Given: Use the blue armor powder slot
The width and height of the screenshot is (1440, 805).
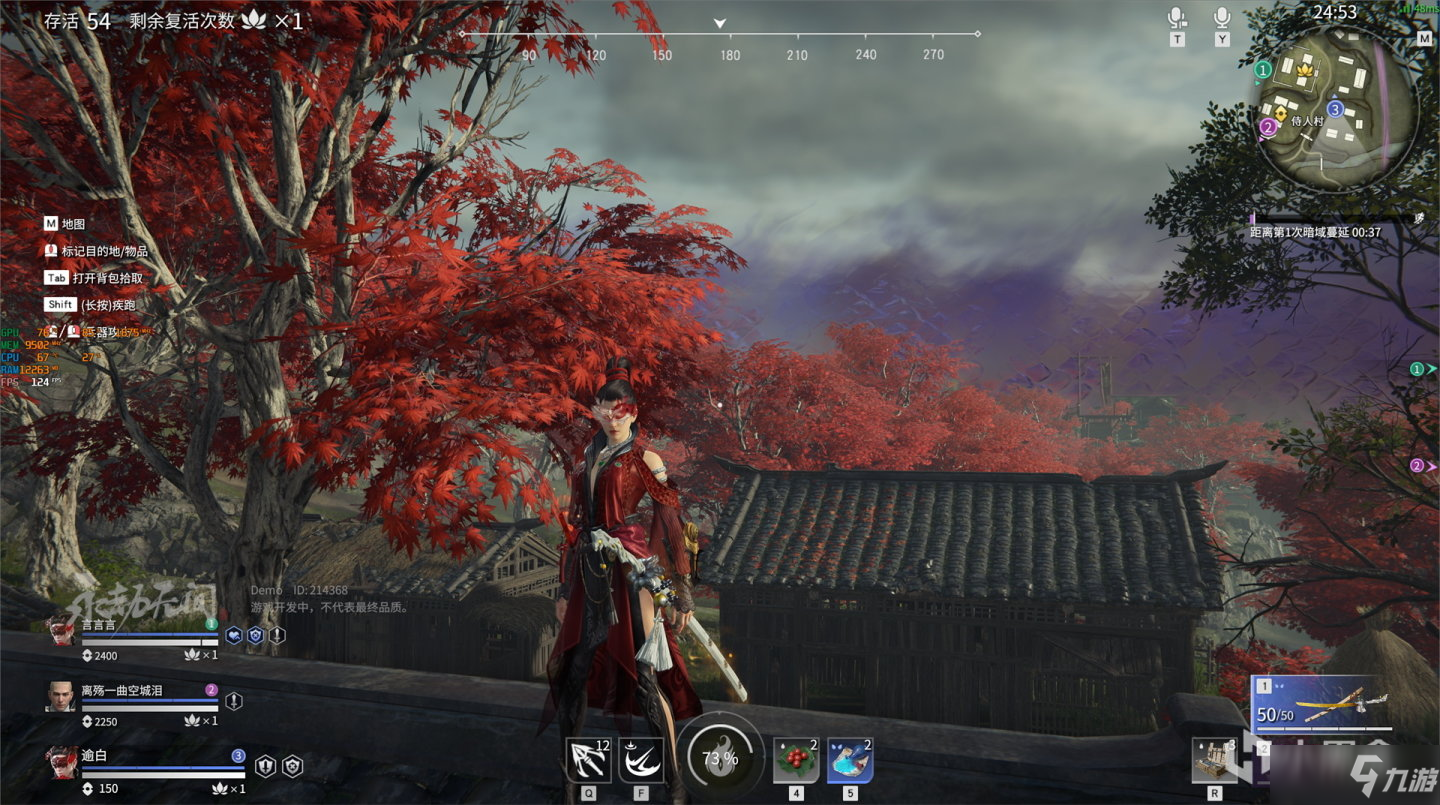Looking at the screenshot, I should (850, 760).
